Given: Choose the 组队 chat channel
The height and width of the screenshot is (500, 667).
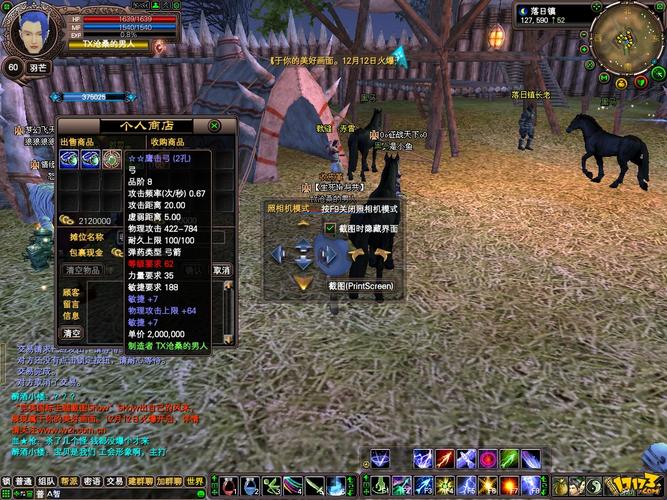Looking at the screenshot, I should tap(46, 481).
